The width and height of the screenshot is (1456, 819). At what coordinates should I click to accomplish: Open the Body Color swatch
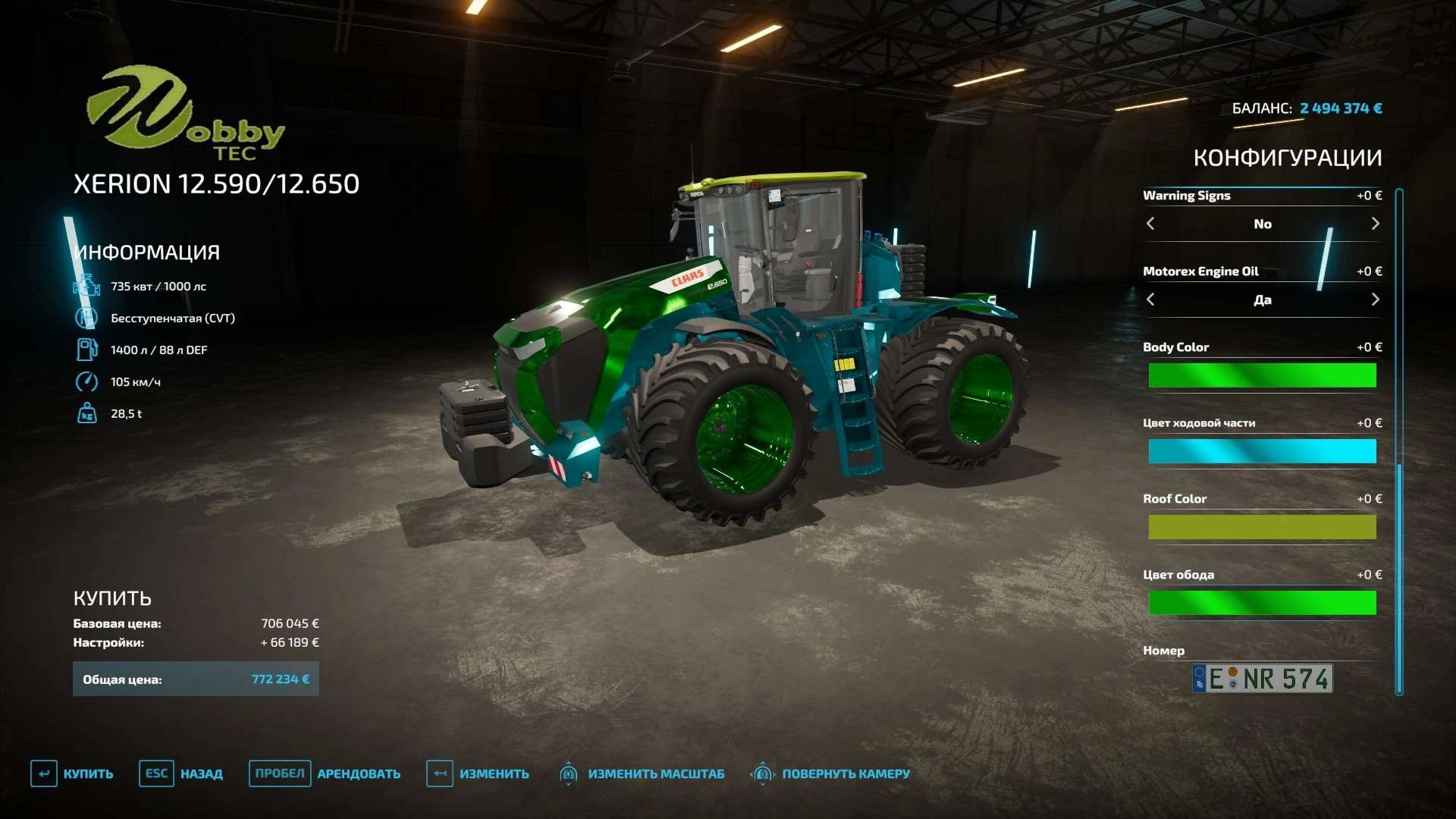click(1262, 375)
